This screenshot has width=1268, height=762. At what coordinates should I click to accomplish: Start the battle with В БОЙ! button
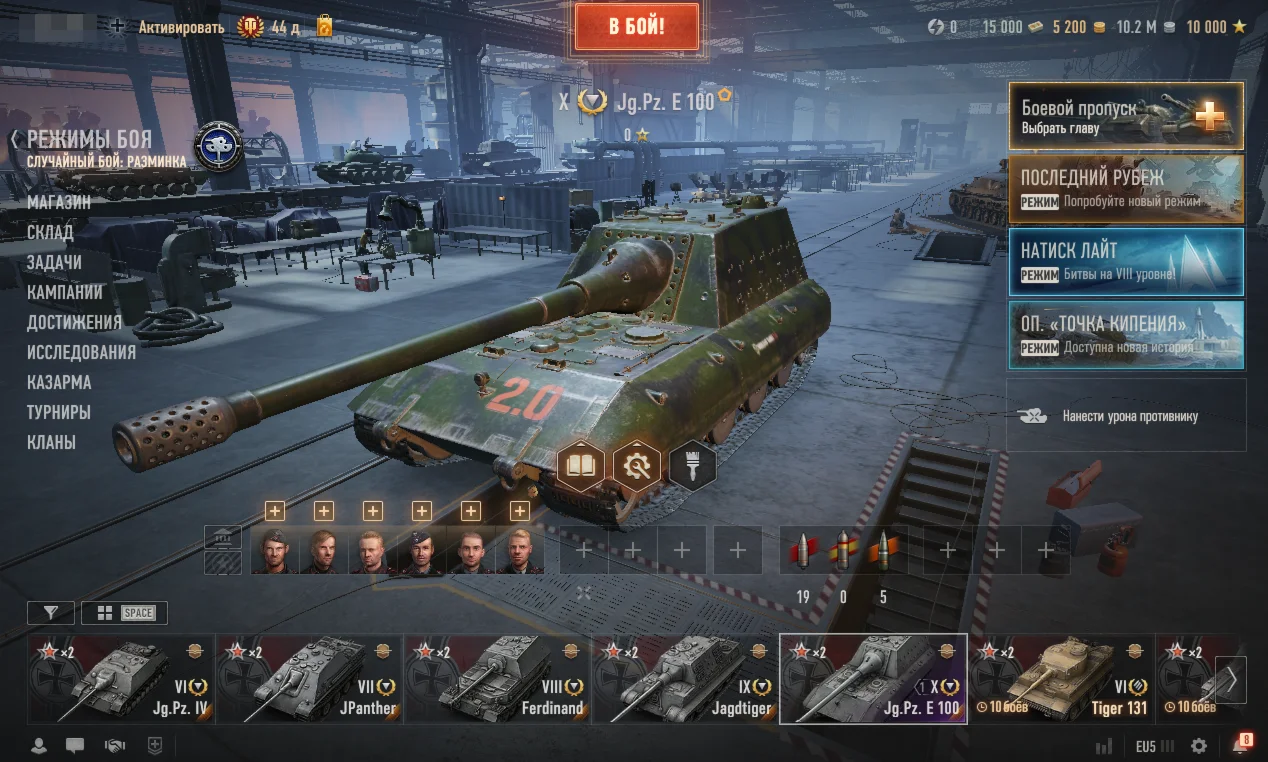(636, 26)
